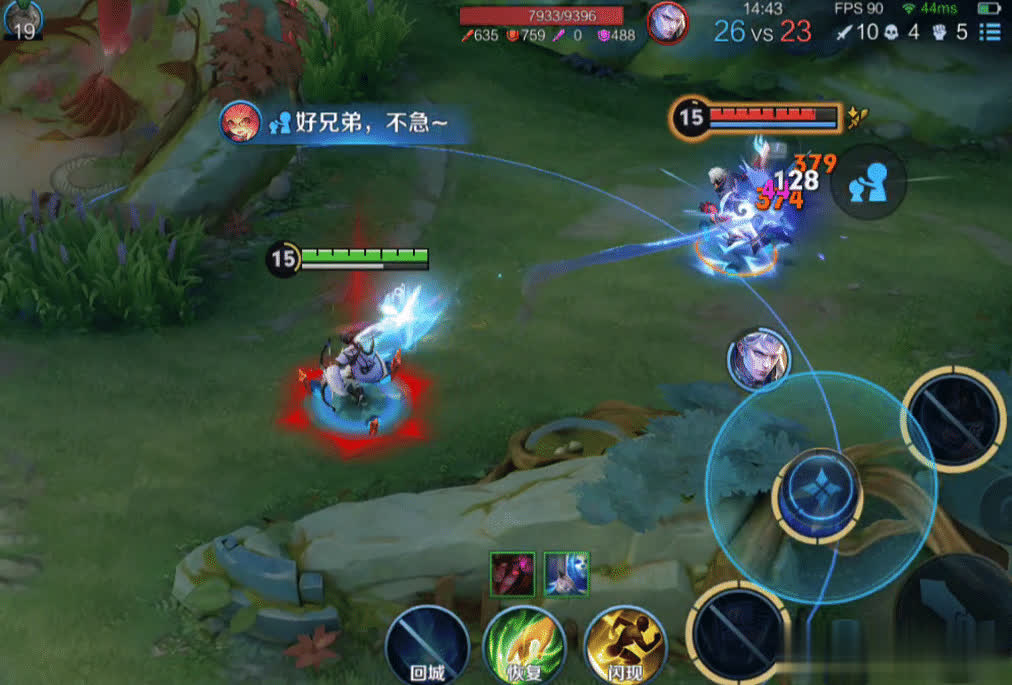Open the level 19 avatar in corner

coord(22,19)
